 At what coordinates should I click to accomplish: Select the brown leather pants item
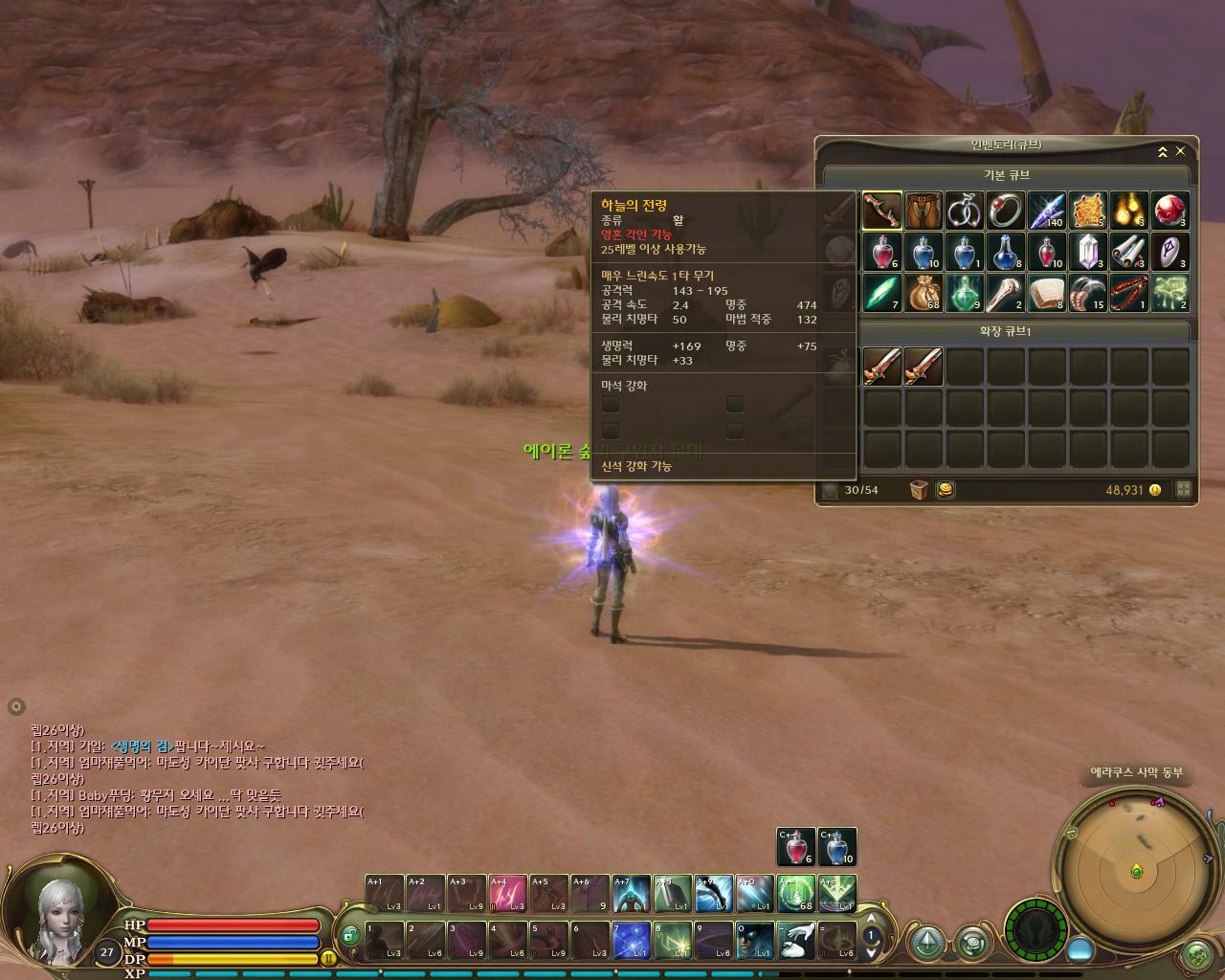click(x=924, y=211)
